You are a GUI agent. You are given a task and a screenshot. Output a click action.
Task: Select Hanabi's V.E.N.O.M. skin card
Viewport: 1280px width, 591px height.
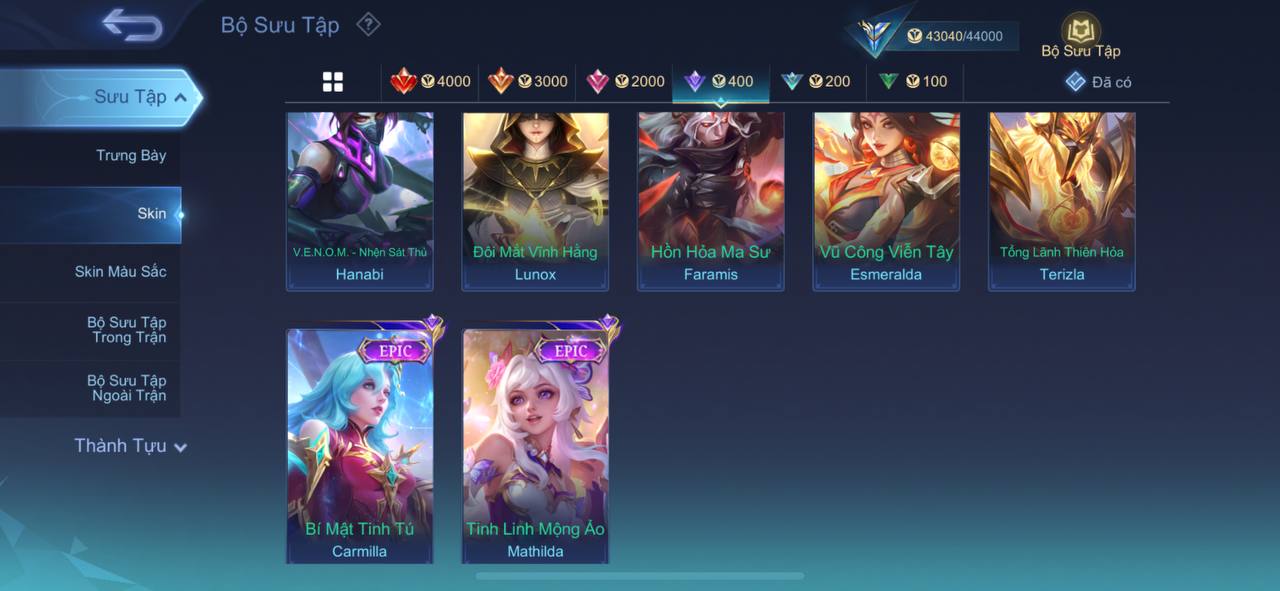click(x=360, y=200)
